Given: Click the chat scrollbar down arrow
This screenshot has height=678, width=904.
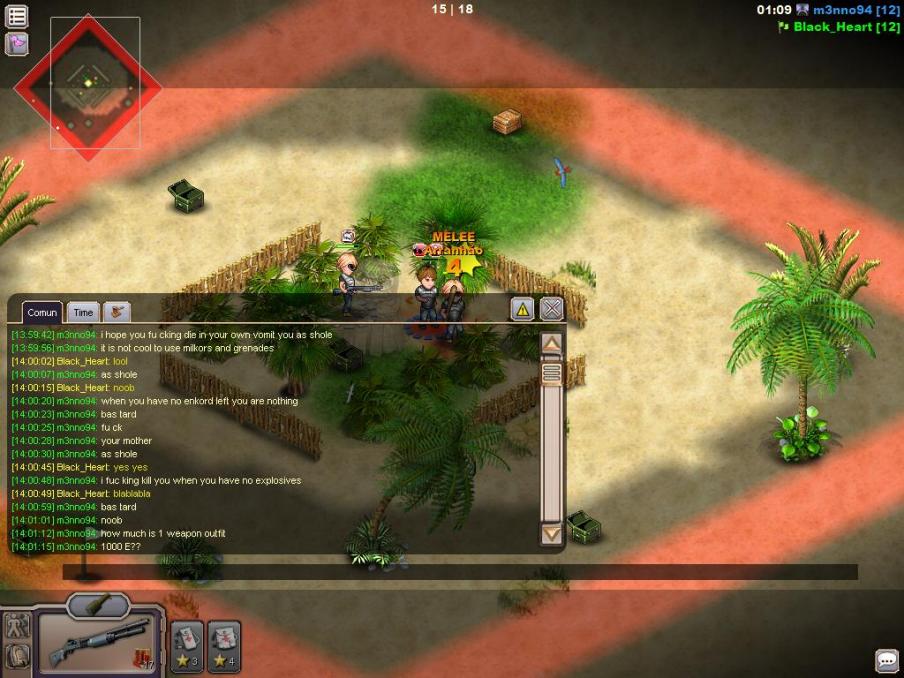Looking at the screenshot, I should coord(551,534).
